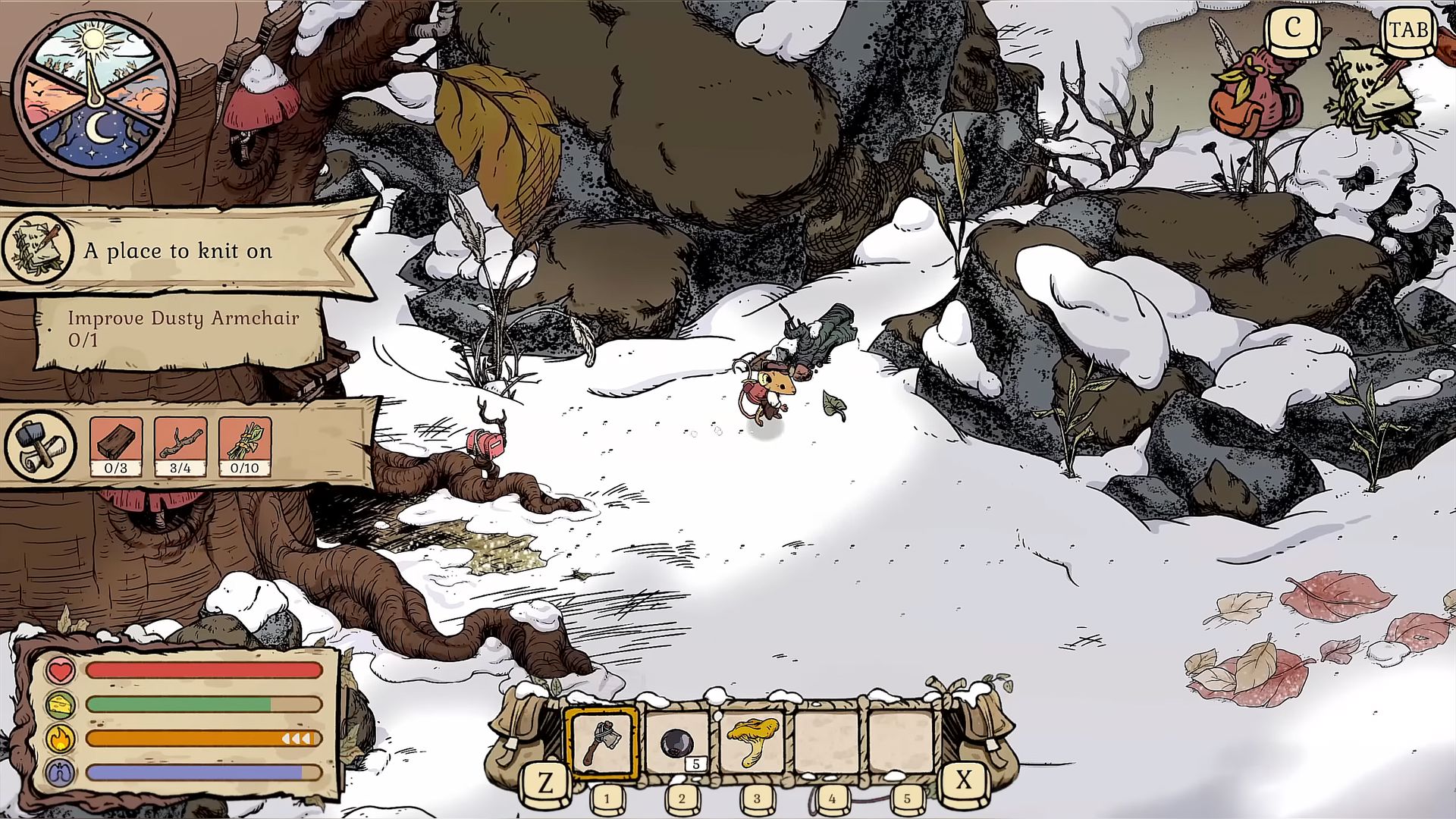Select the twig material requirement
Viewport: 1456px width, 819px height.
pyautogui.click(x=180, y=446)
